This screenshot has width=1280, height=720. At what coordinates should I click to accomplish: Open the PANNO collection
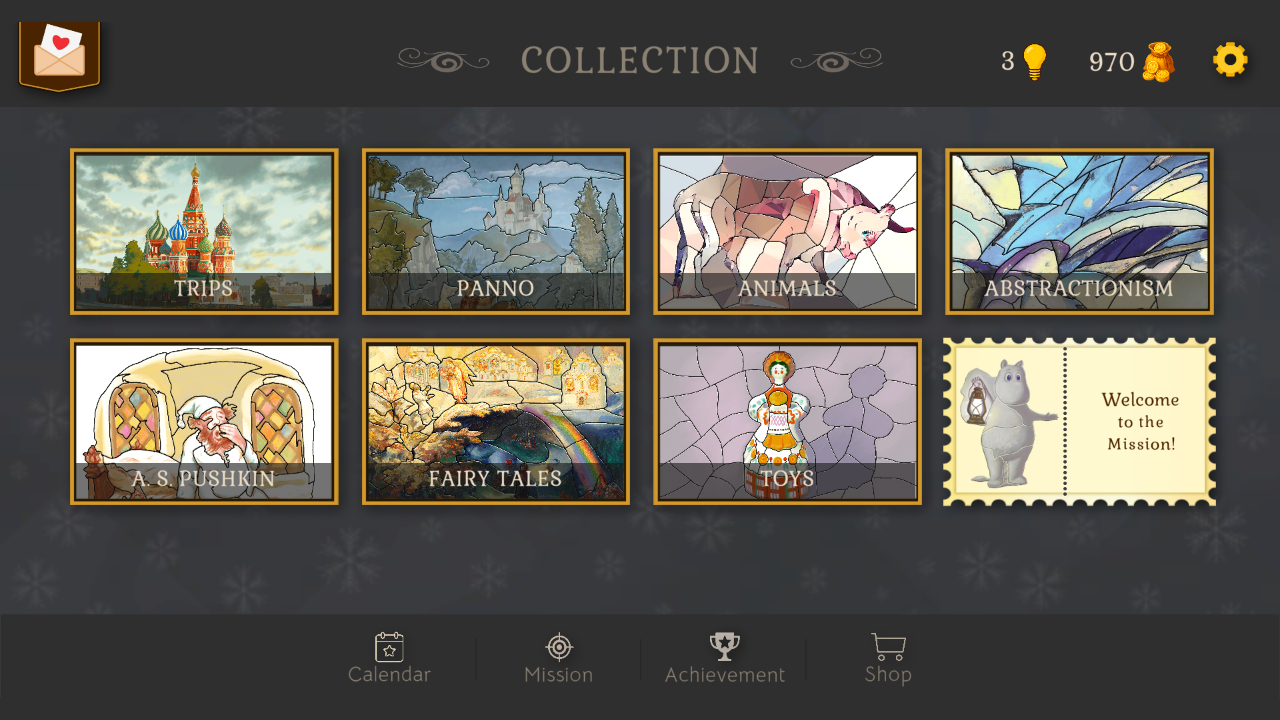click(496, 232)
